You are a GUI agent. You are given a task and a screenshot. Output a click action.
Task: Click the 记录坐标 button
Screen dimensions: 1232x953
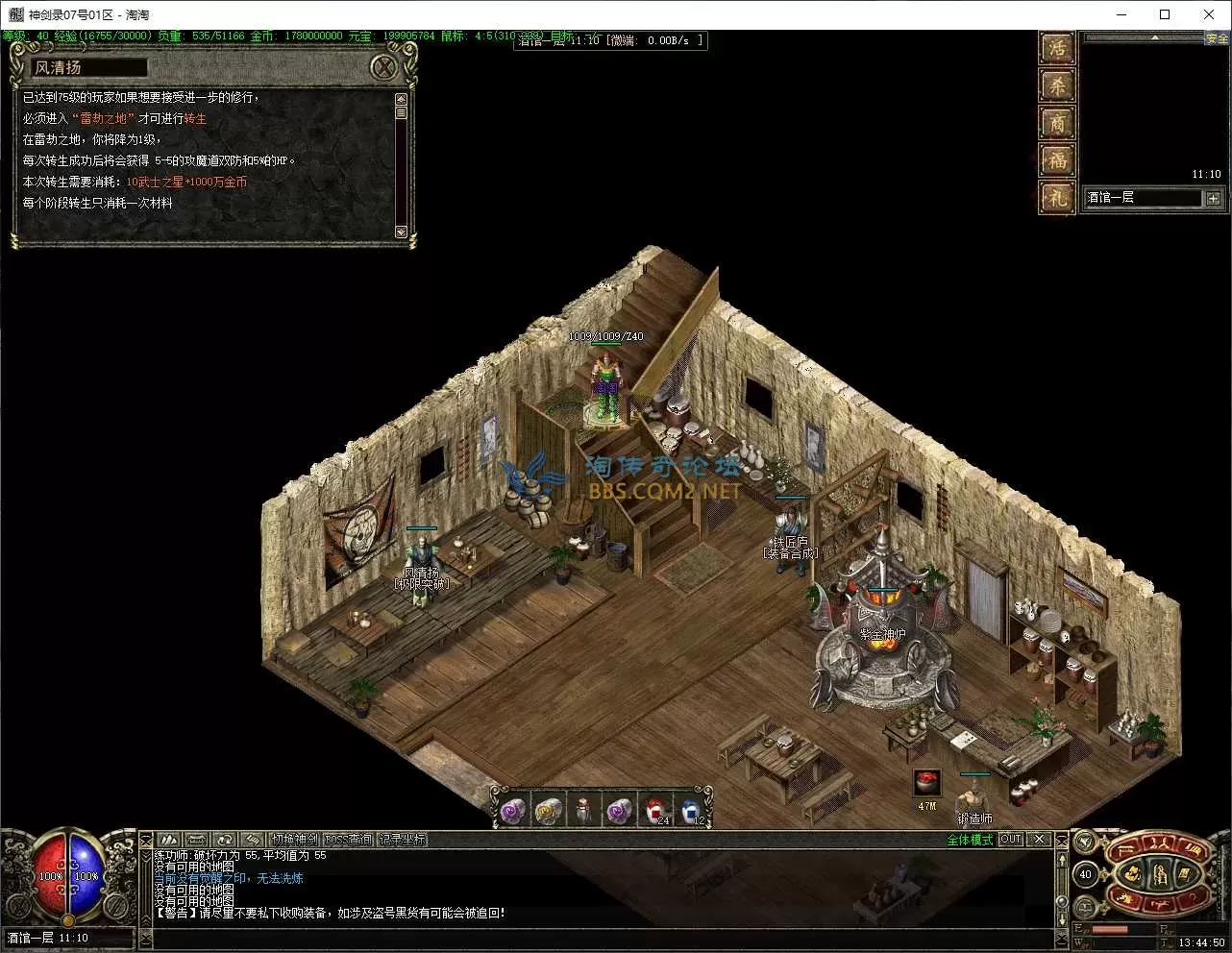(403, 840)
